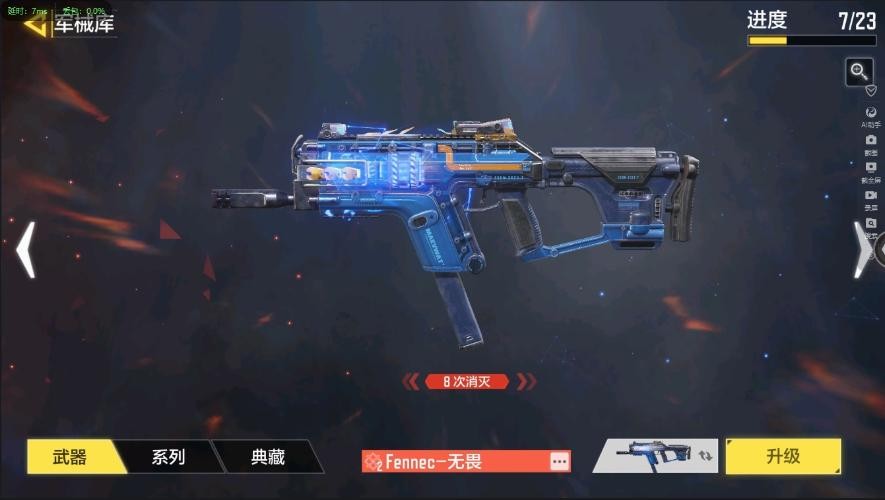This screenshot has height=500, width=885.
Task: Choose the previous kill effect left of 8次消灭
Action: (x=410, y=381)
